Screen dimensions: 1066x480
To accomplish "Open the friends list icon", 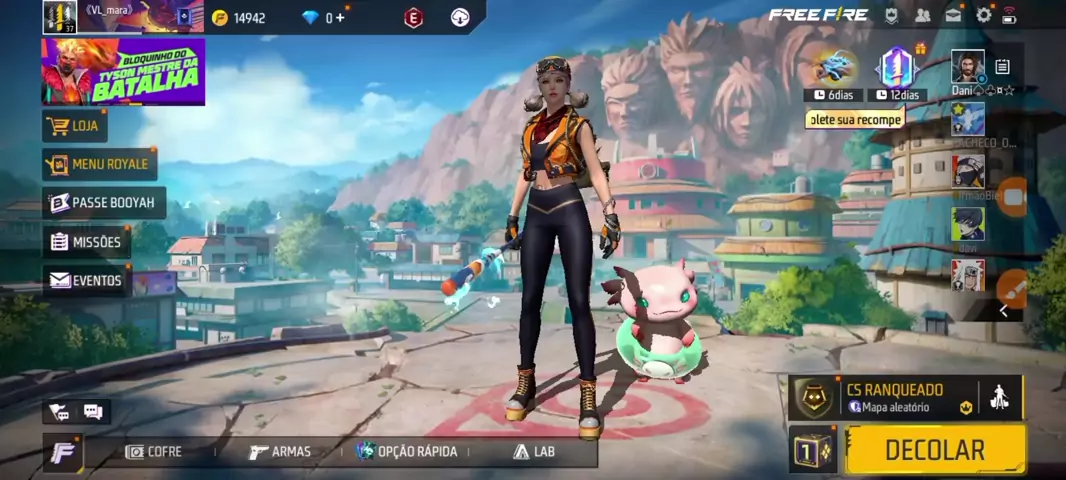I will tap(922, 15).
